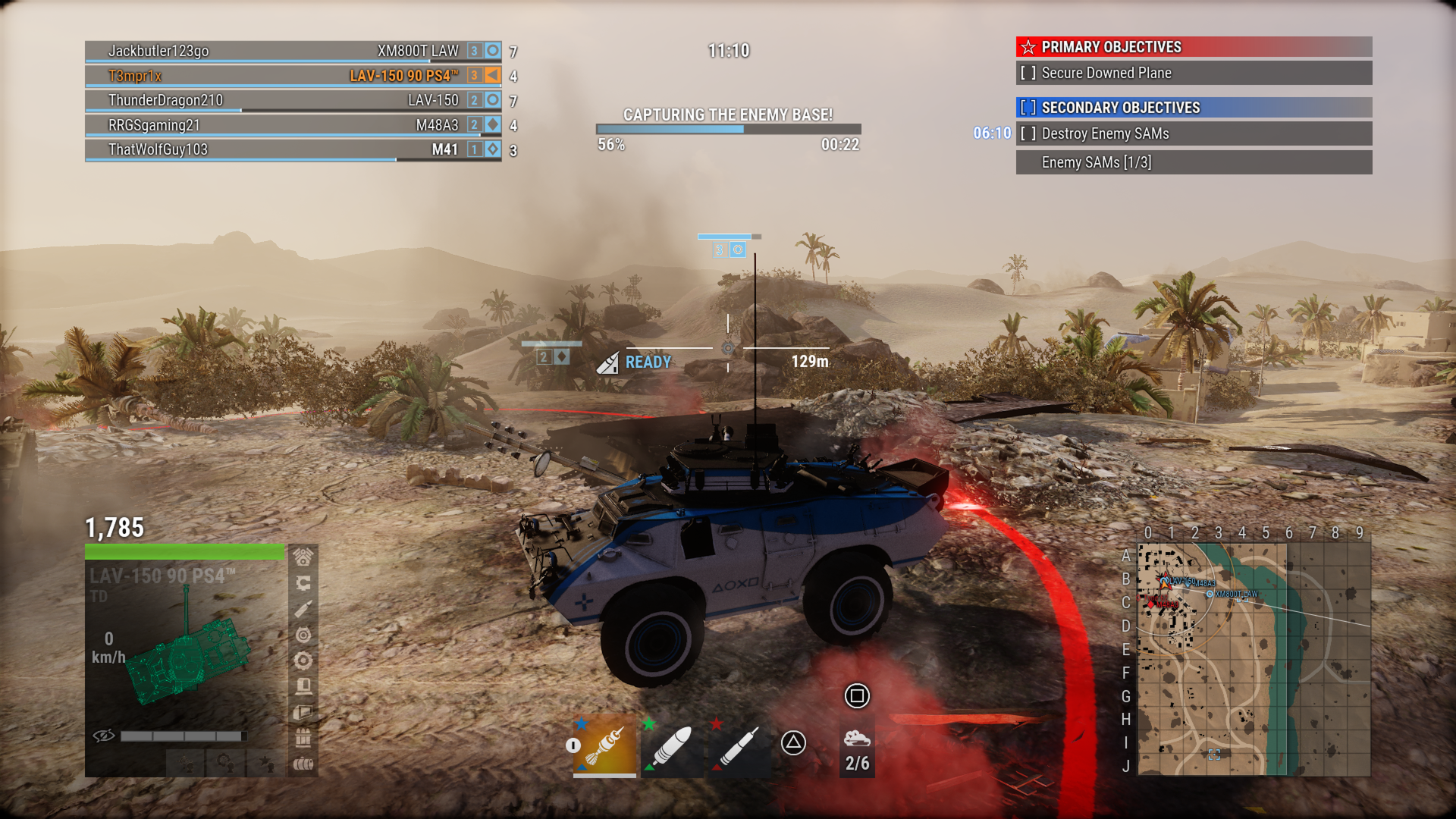Switch to the white AP shell ammo type
The image size is (1456, 819).
(673, 747)
